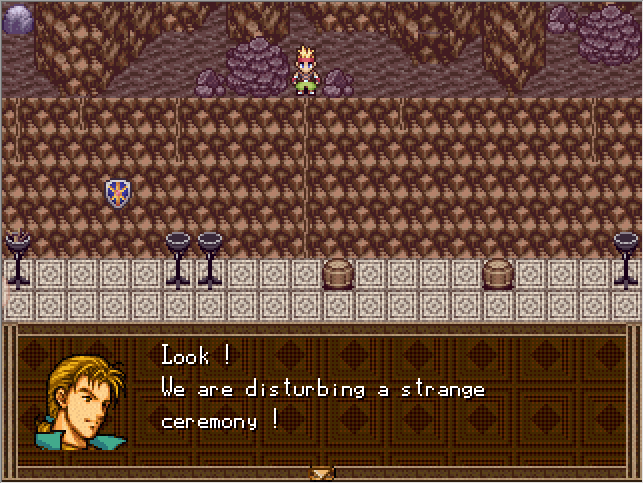Viewport: 644px width, 484px height.
Task: Advance dialogue with the down arrow indicator
Action: [322, 472]
